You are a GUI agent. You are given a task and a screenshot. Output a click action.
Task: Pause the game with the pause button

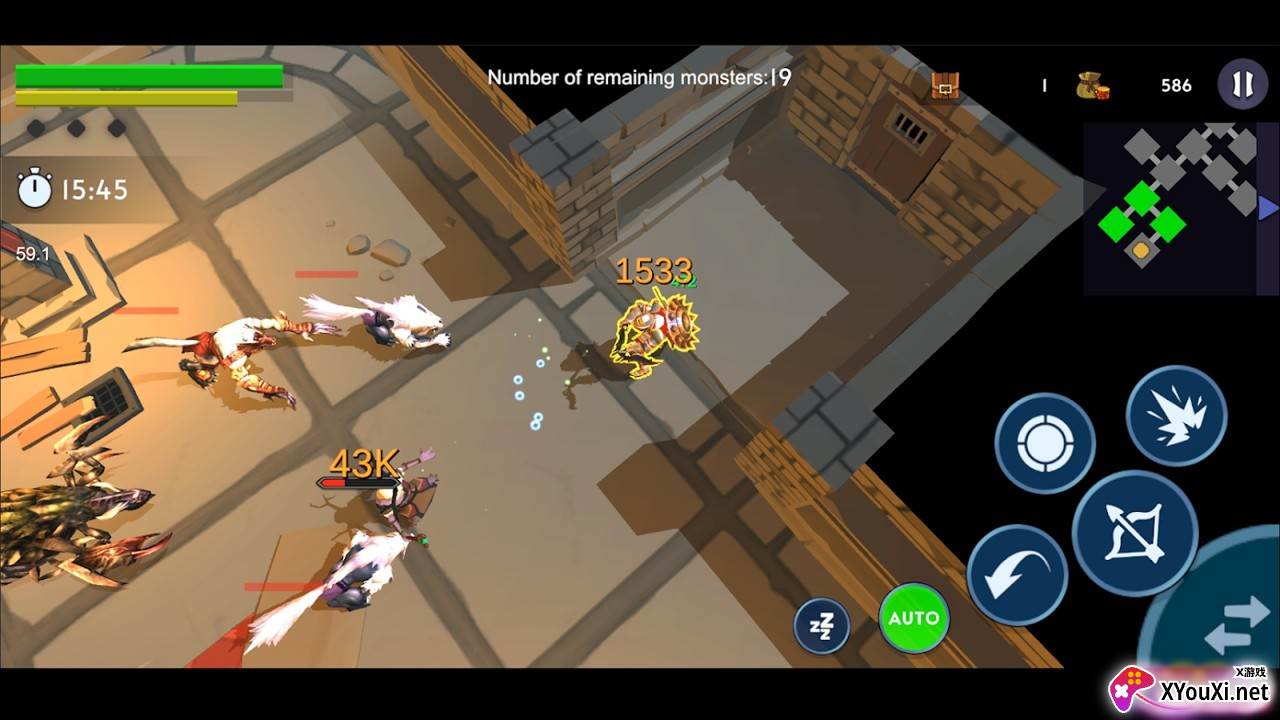(1242, 85)
